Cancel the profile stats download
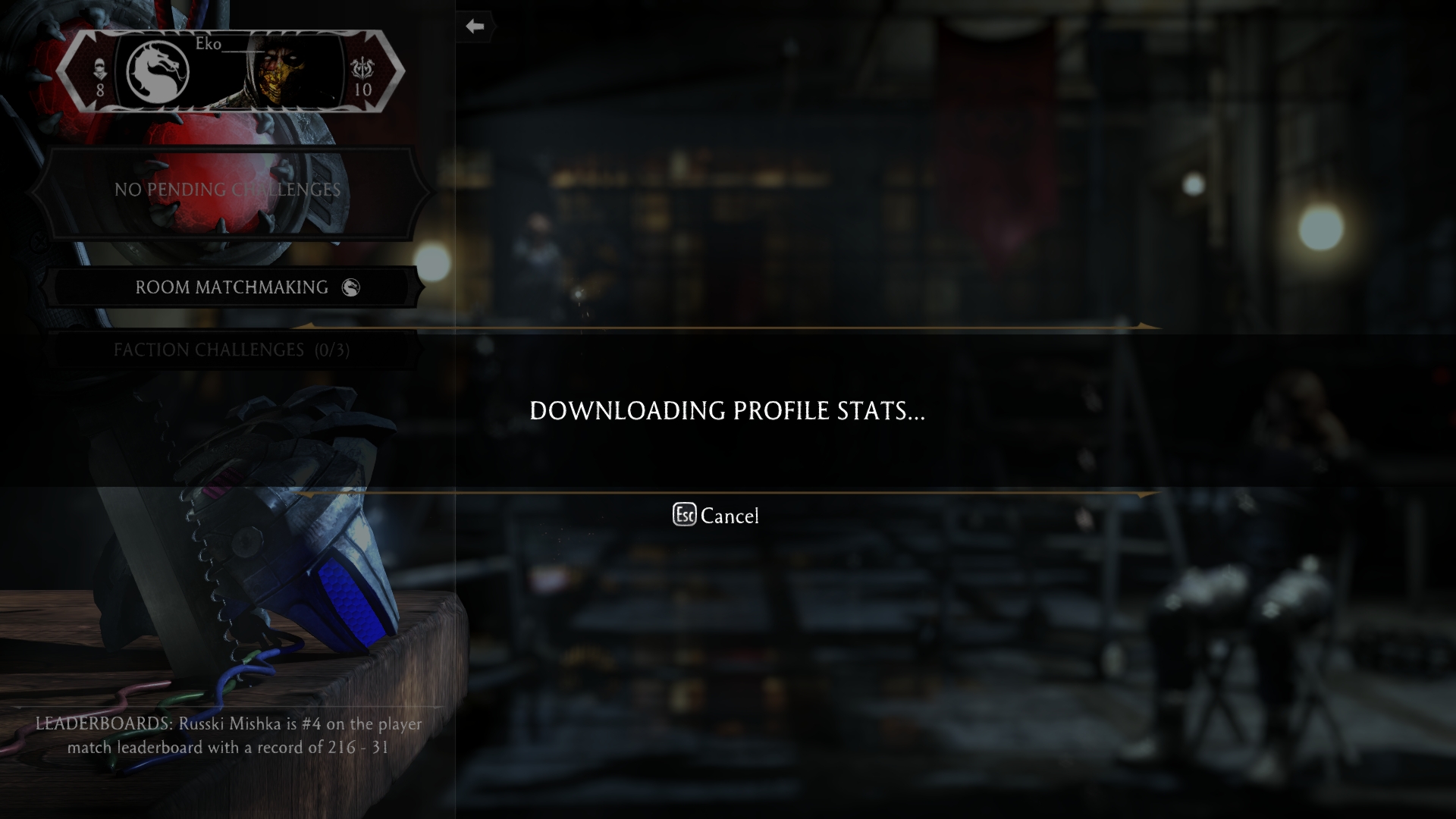Viewport: 1456px width, 819px height. pyautogui.click(x=716, y=516)
